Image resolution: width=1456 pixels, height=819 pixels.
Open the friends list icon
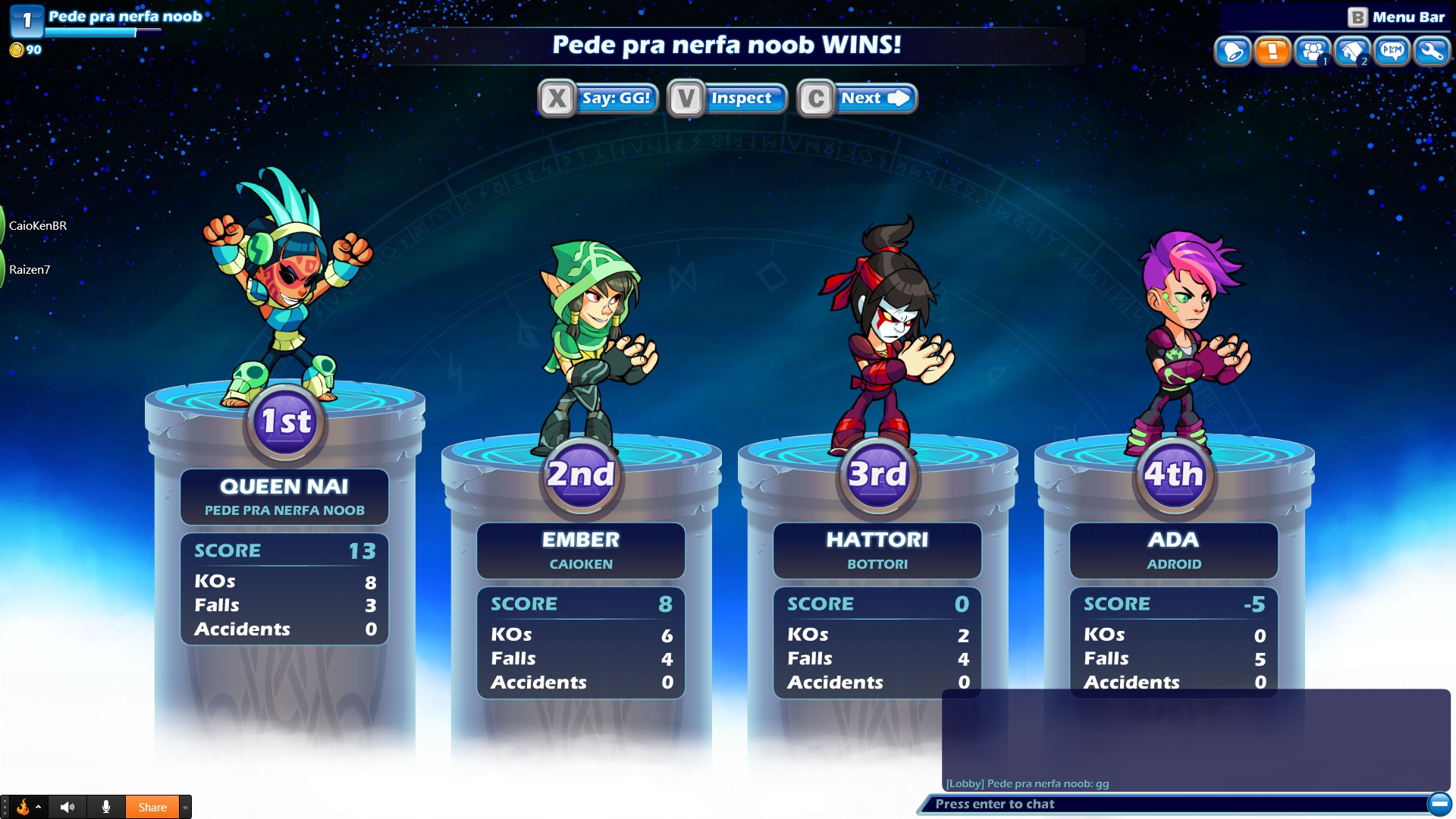[1312, 52]
